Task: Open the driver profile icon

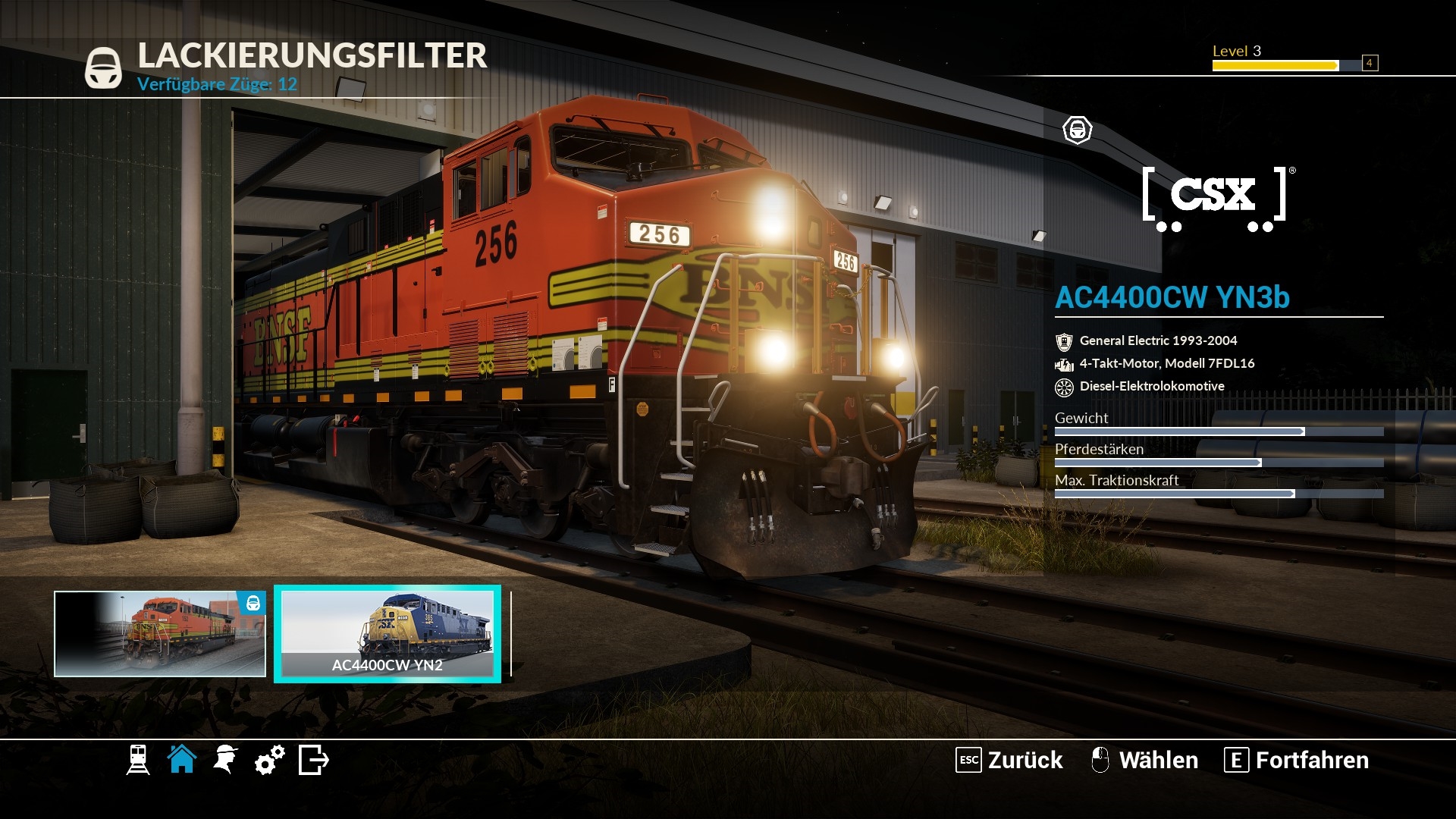Action: [225, 760]
